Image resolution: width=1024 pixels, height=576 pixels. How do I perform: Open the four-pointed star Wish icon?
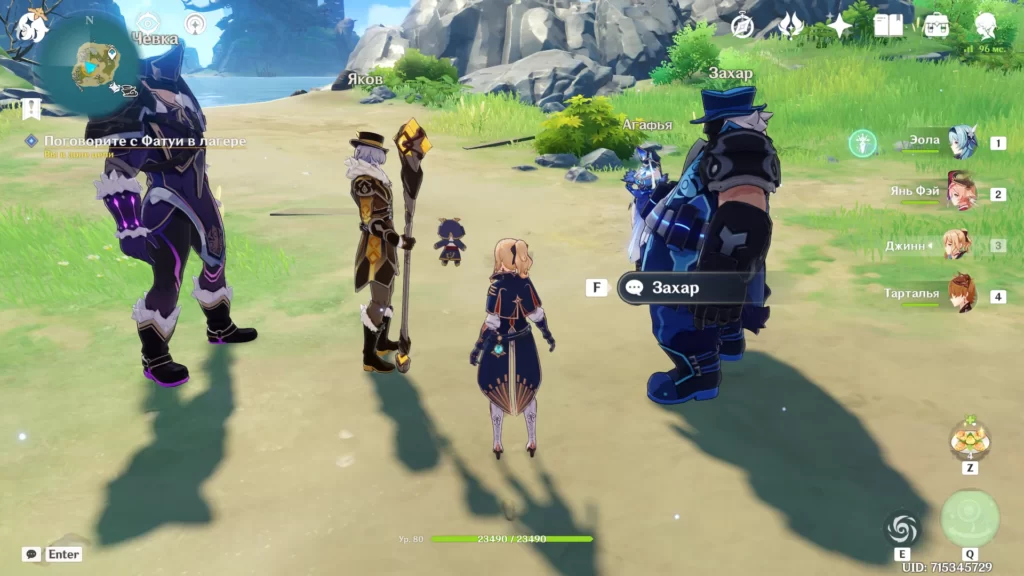pyautogui.click(x=839, y=25)
